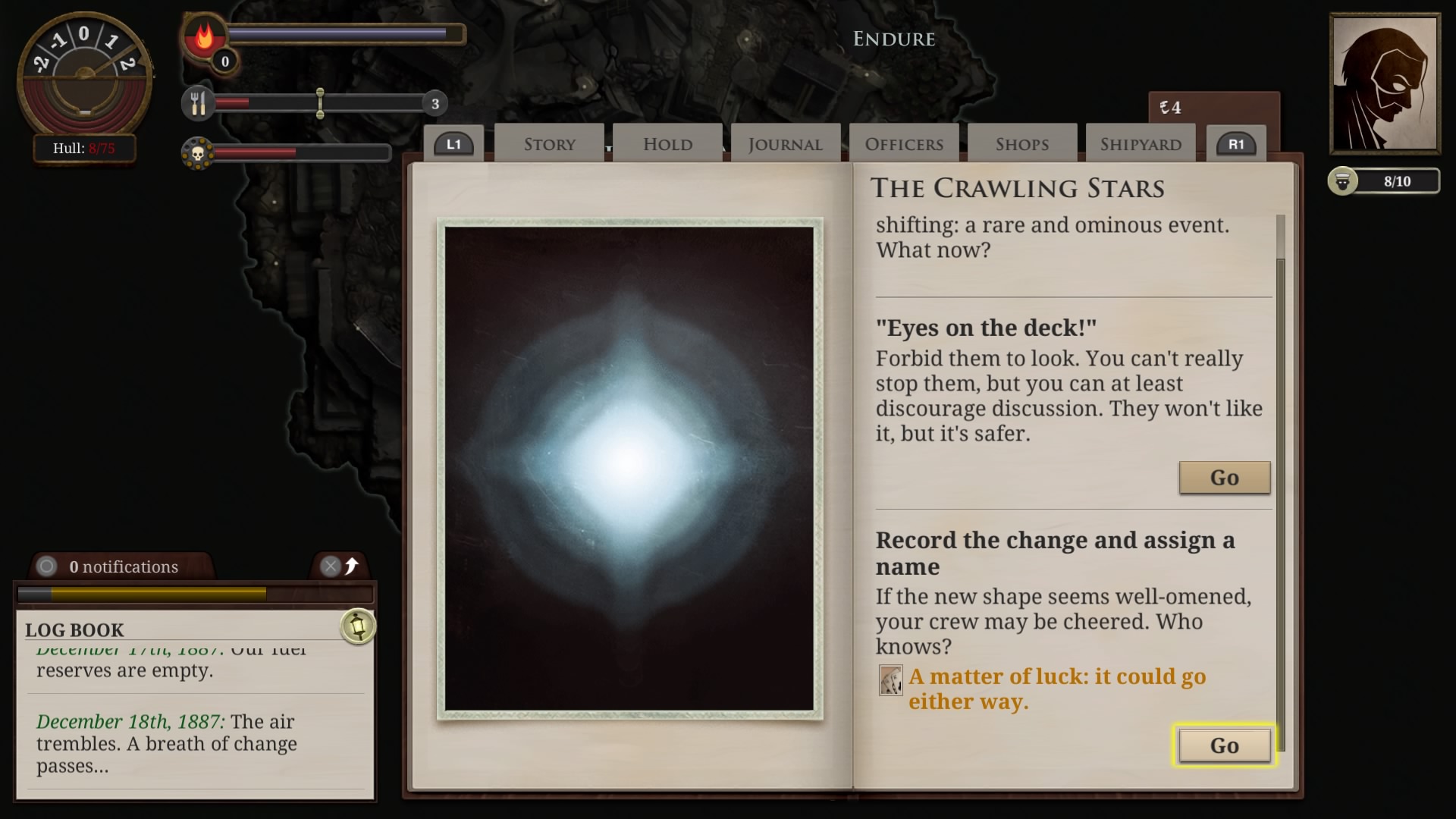Select the fork-and-knife supplies icon
Viewport: 1456px width, 819px height.
point(199,104)
